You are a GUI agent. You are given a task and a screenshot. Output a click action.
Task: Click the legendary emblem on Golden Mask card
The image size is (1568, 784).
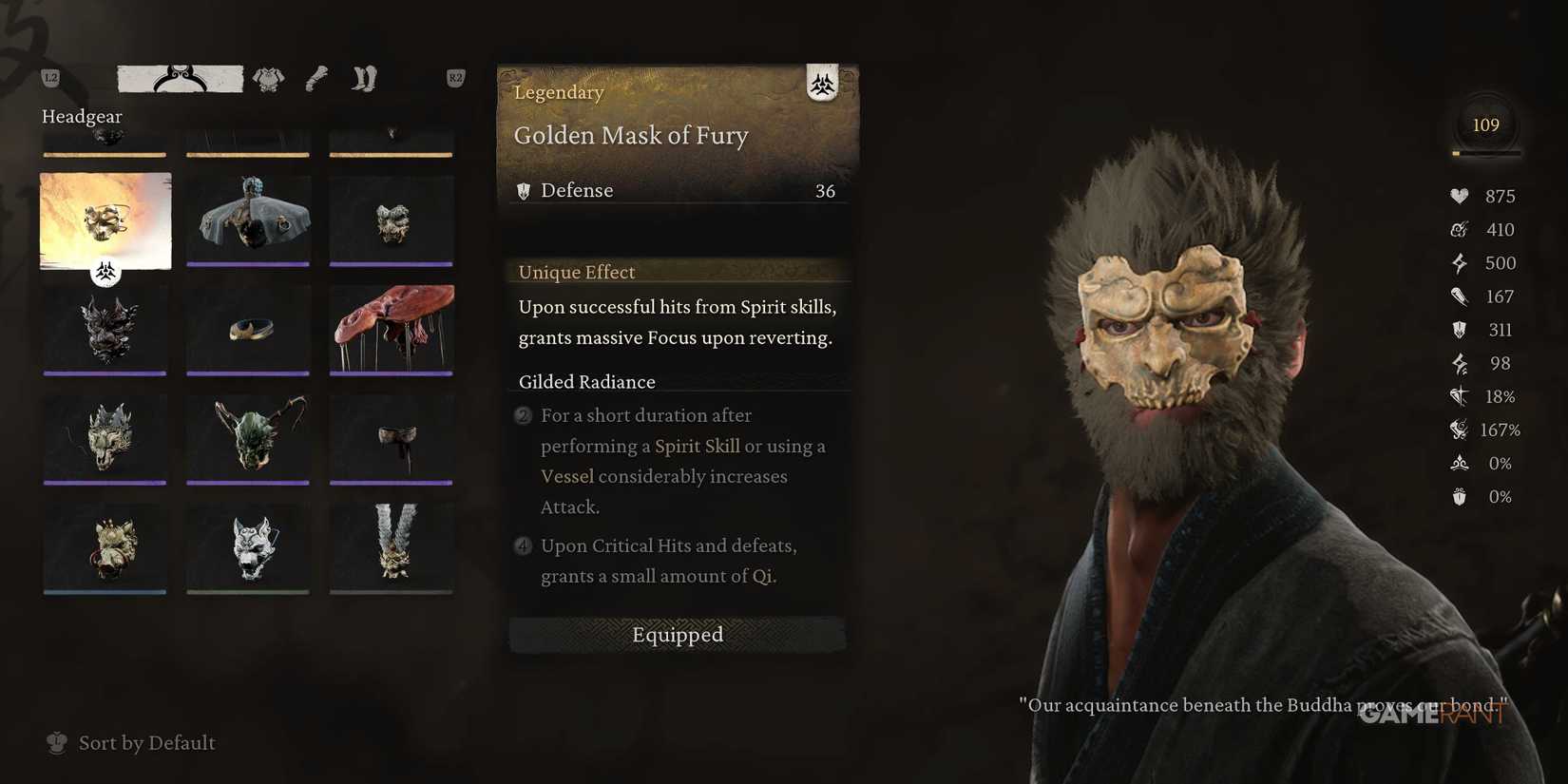coord(821,85)
